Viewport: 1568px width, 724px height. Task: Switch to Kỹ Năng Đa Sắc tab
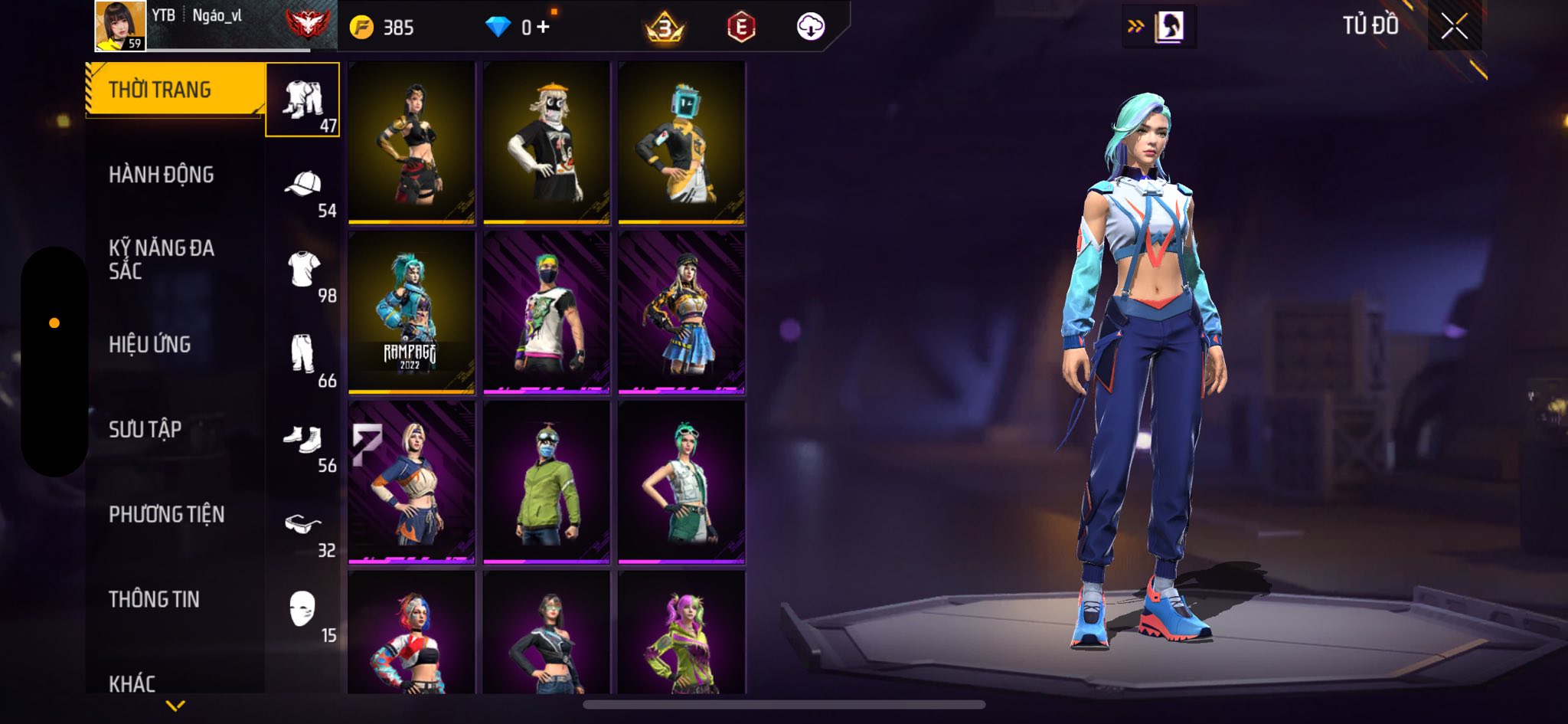tap(161, 259)
